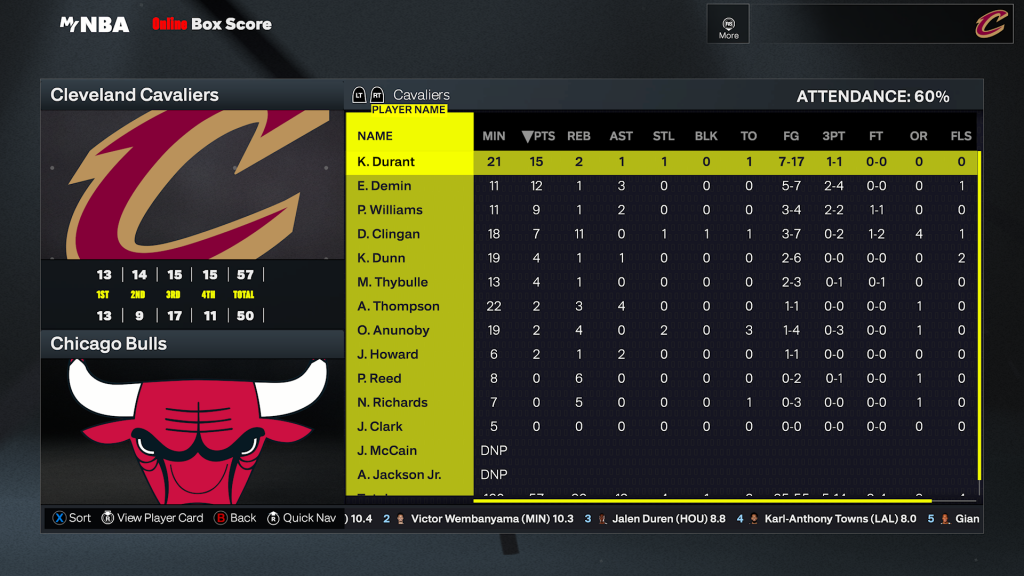
Task: Sort by the FG column header
Action: (x=791, y=136)
